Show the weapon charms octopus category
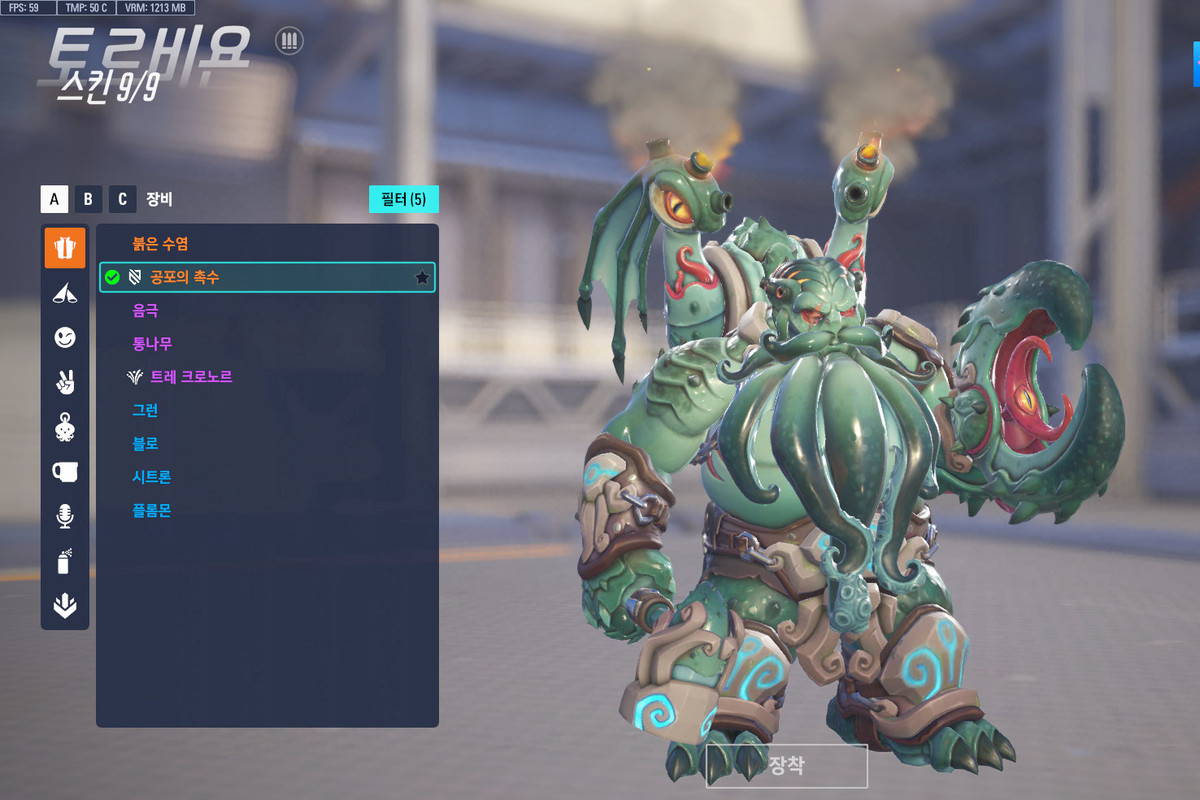Image resolution: width=1200 pixels, height=800 pixels. coord(65,427)
